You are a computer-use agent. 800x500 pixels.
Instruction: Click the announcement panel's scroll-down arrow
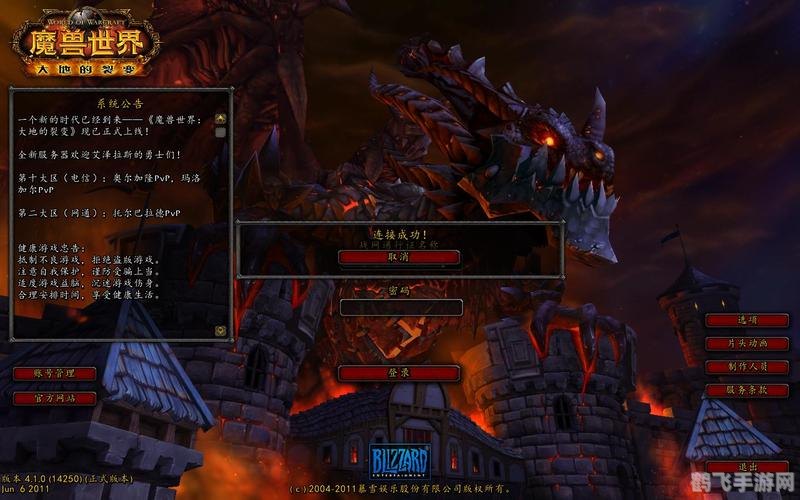221,330
